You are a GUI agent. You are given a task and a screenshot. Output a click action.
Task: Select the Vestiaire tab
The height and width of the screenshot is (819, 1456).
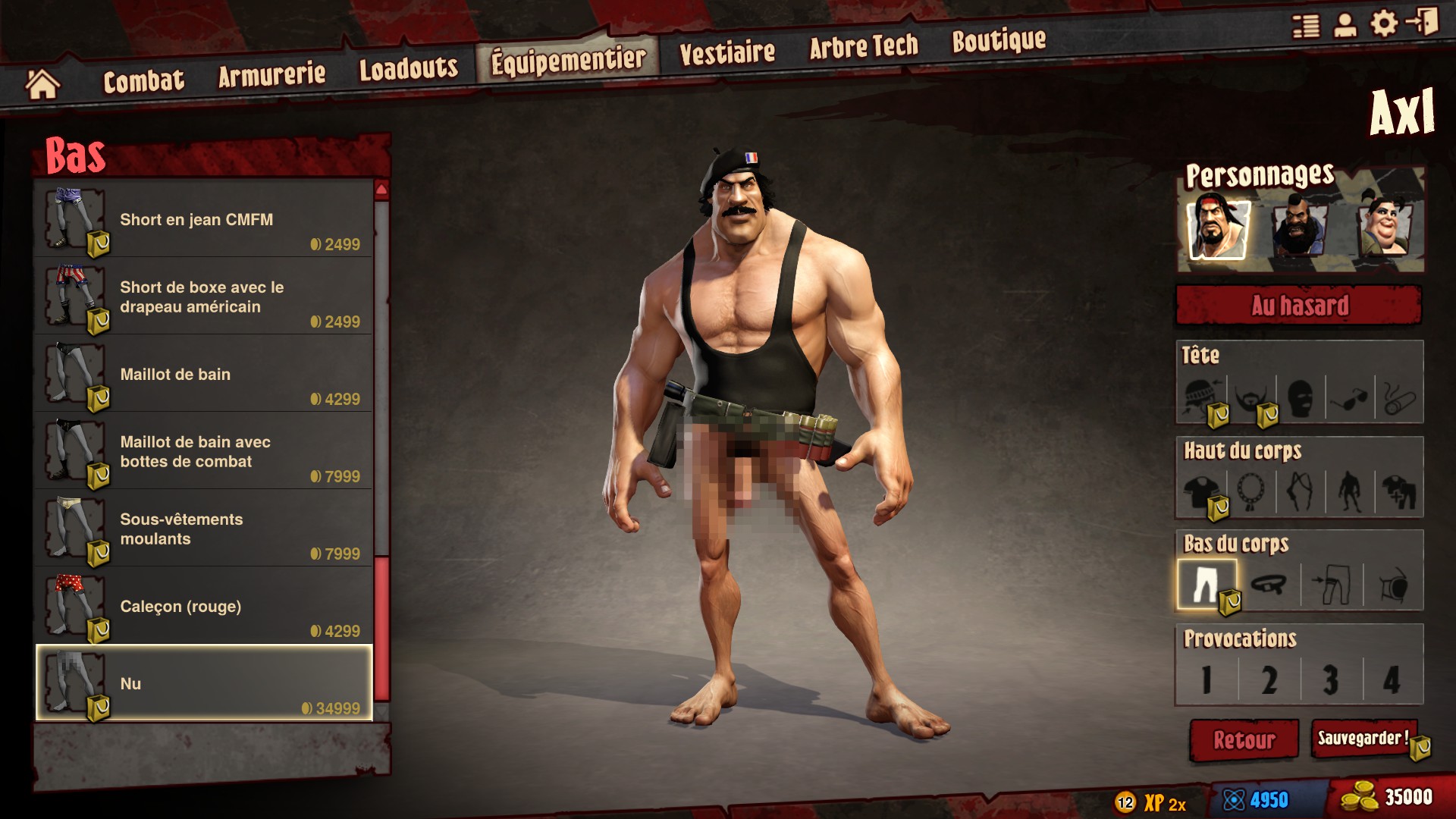726,52
